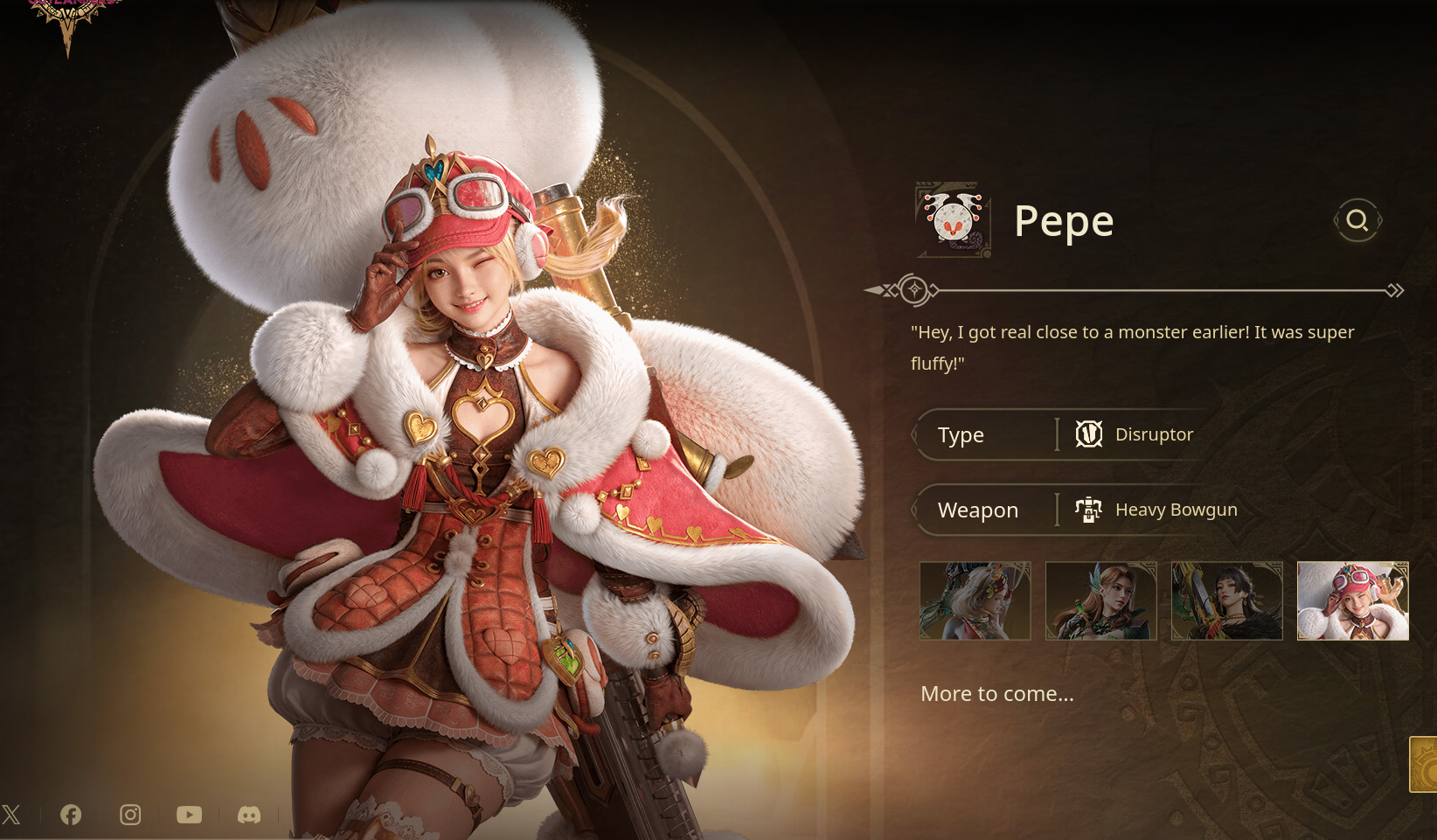Join via the Discord icon
Viewport: 1437px width, 840px height.
[249, 815]
